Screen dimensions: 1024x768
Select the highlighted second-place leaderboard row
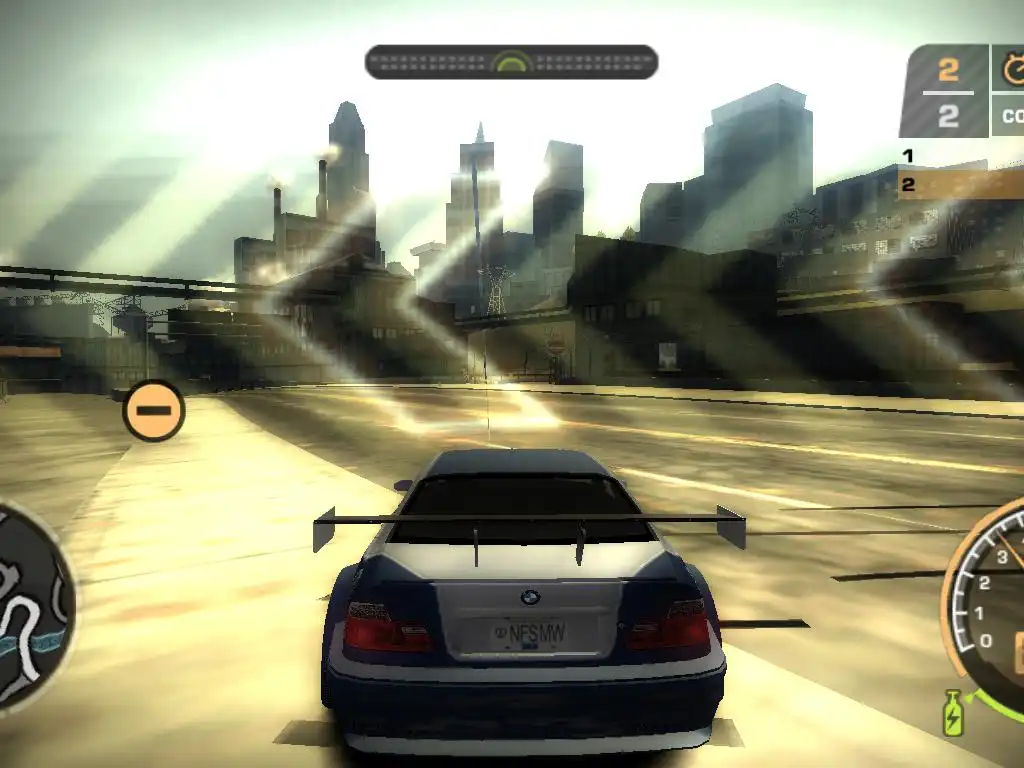click(960, 184)
